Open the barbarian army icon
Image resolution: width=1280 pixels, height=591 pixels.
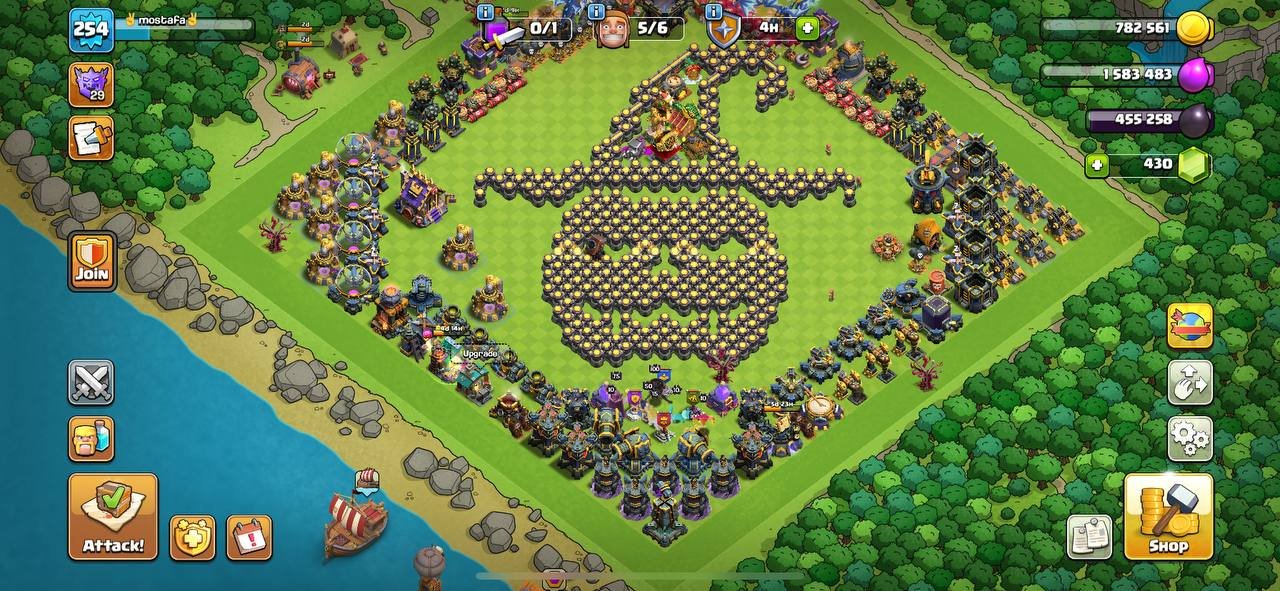click(x=91, y=438)
